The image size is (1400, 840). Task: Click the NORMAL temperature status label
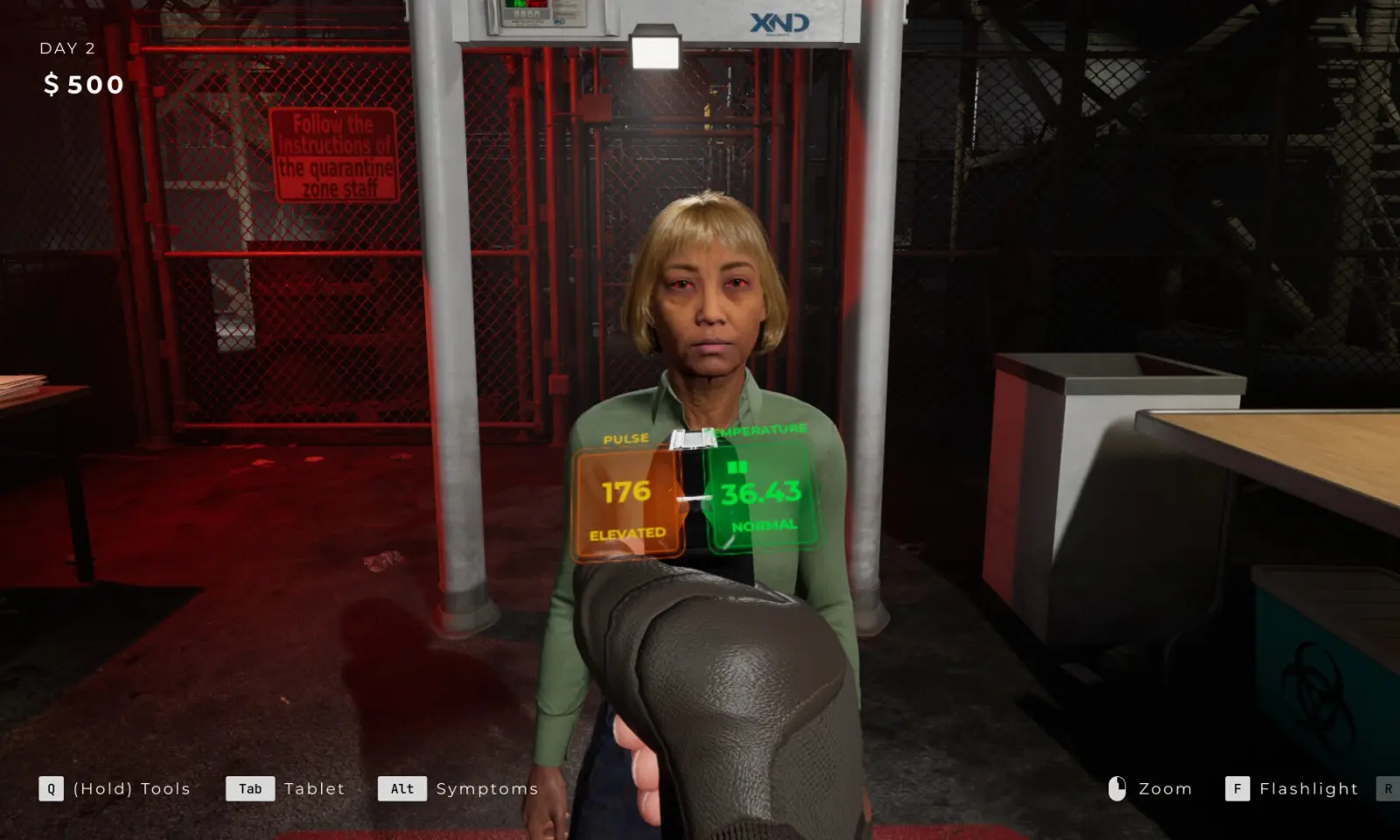click(765, 524)
